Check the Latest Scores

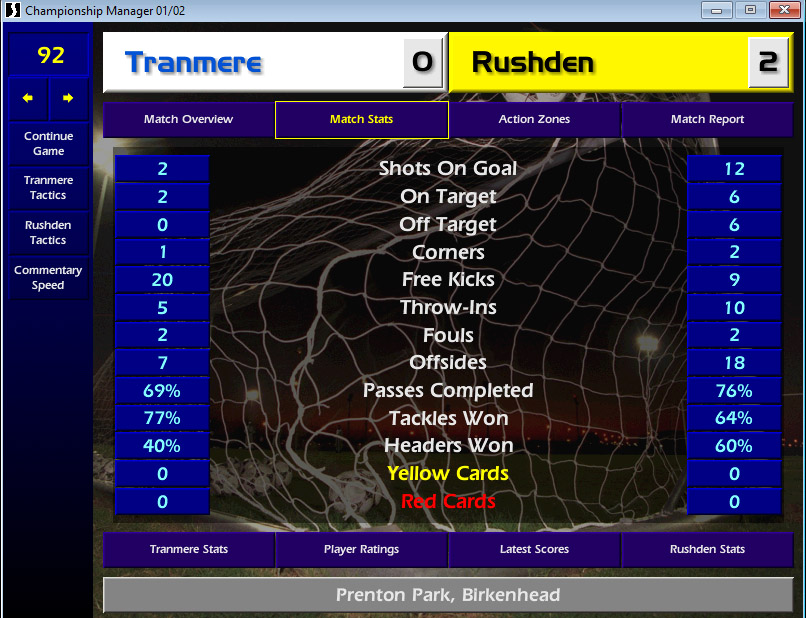point(534,549)
